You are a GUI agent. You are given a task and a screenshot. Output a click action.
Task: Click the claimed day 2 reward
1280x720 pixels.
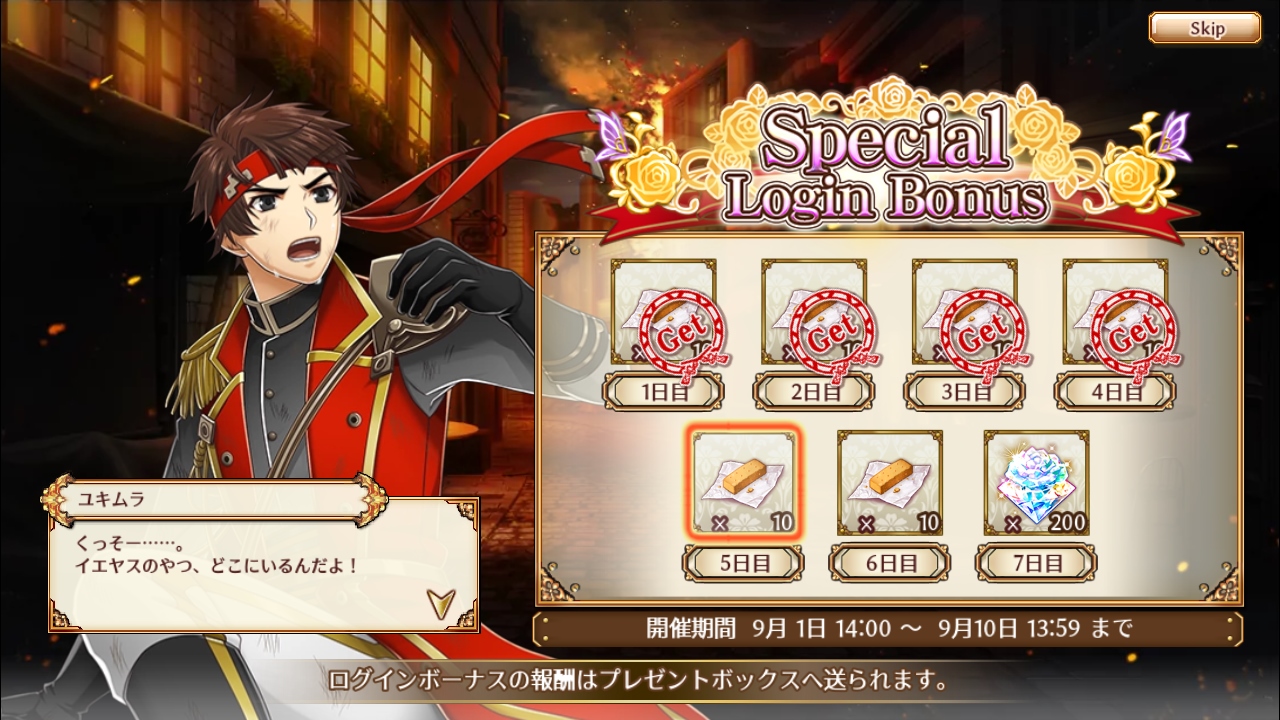[814, 312]
